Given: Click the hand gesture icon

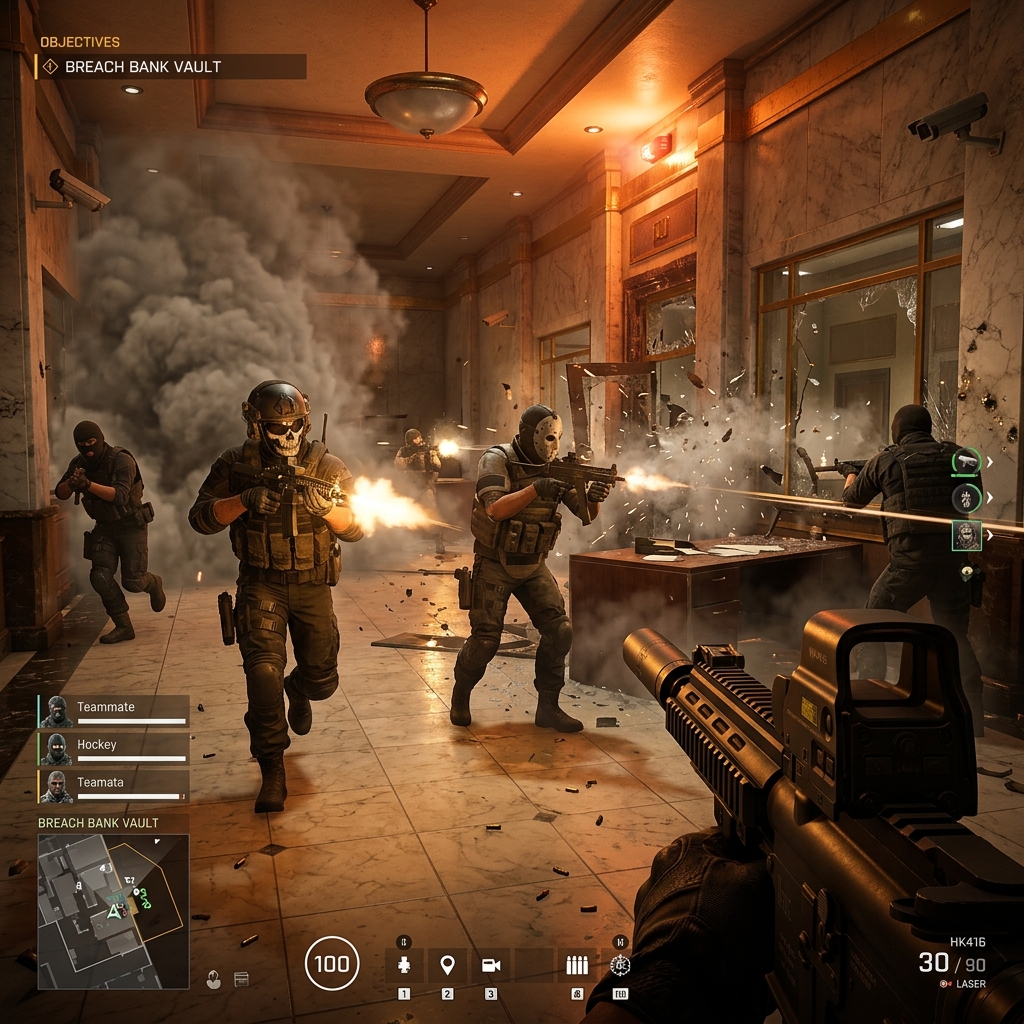Looking at the screenshot, I should 214,980.
